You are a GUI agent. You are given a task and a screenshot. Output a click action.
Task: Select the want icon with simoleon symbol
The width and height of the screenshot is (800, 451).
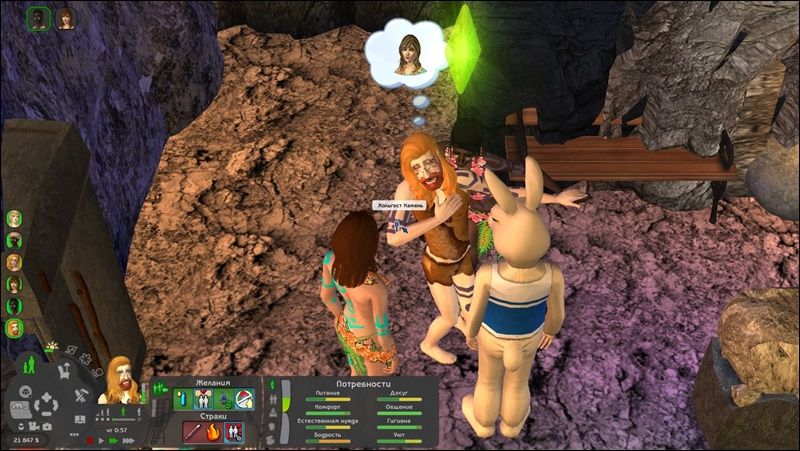(222, 399)
